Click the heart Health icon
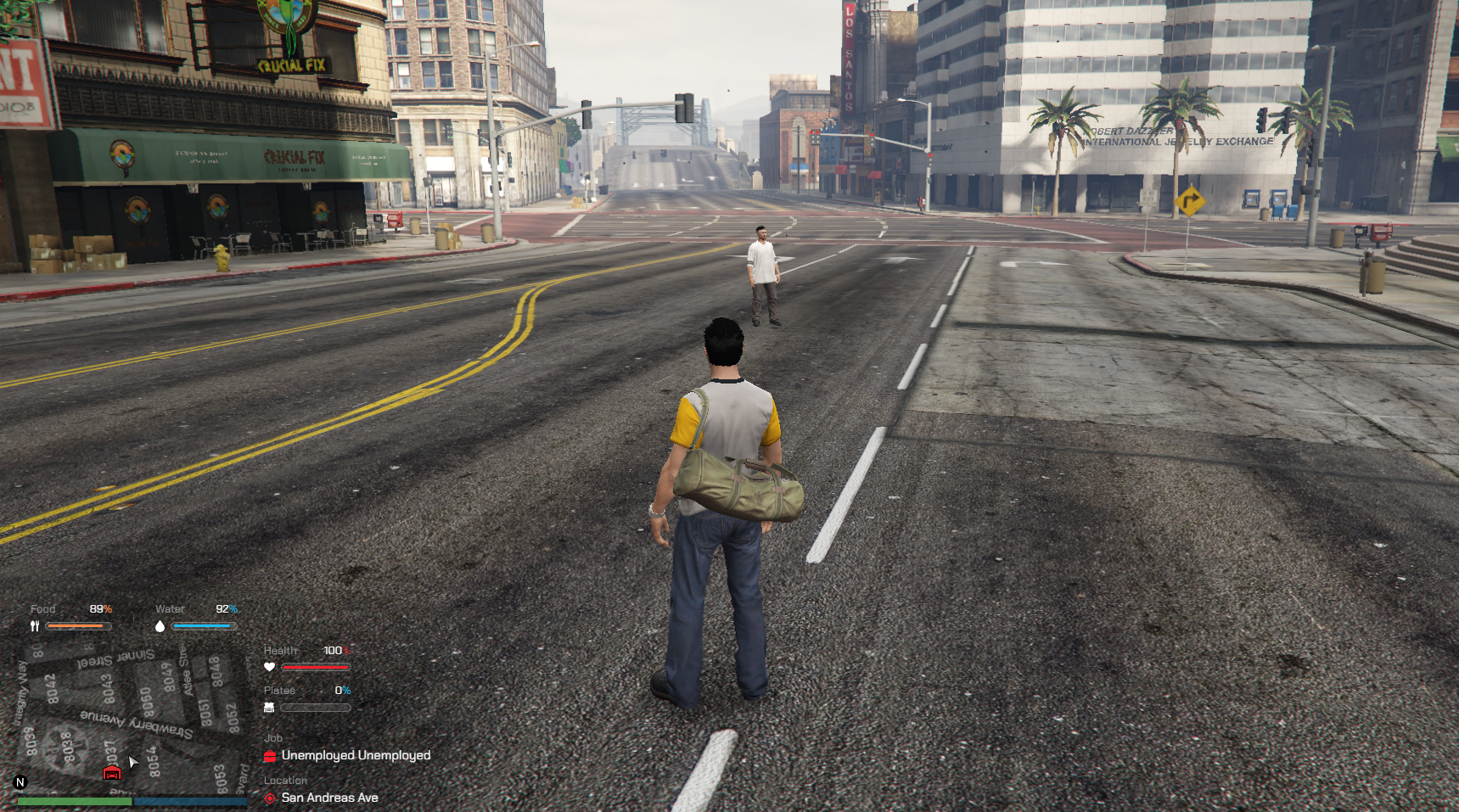Image resolution: width=1459 pixels, height=812 pixels. click(270, 667)
